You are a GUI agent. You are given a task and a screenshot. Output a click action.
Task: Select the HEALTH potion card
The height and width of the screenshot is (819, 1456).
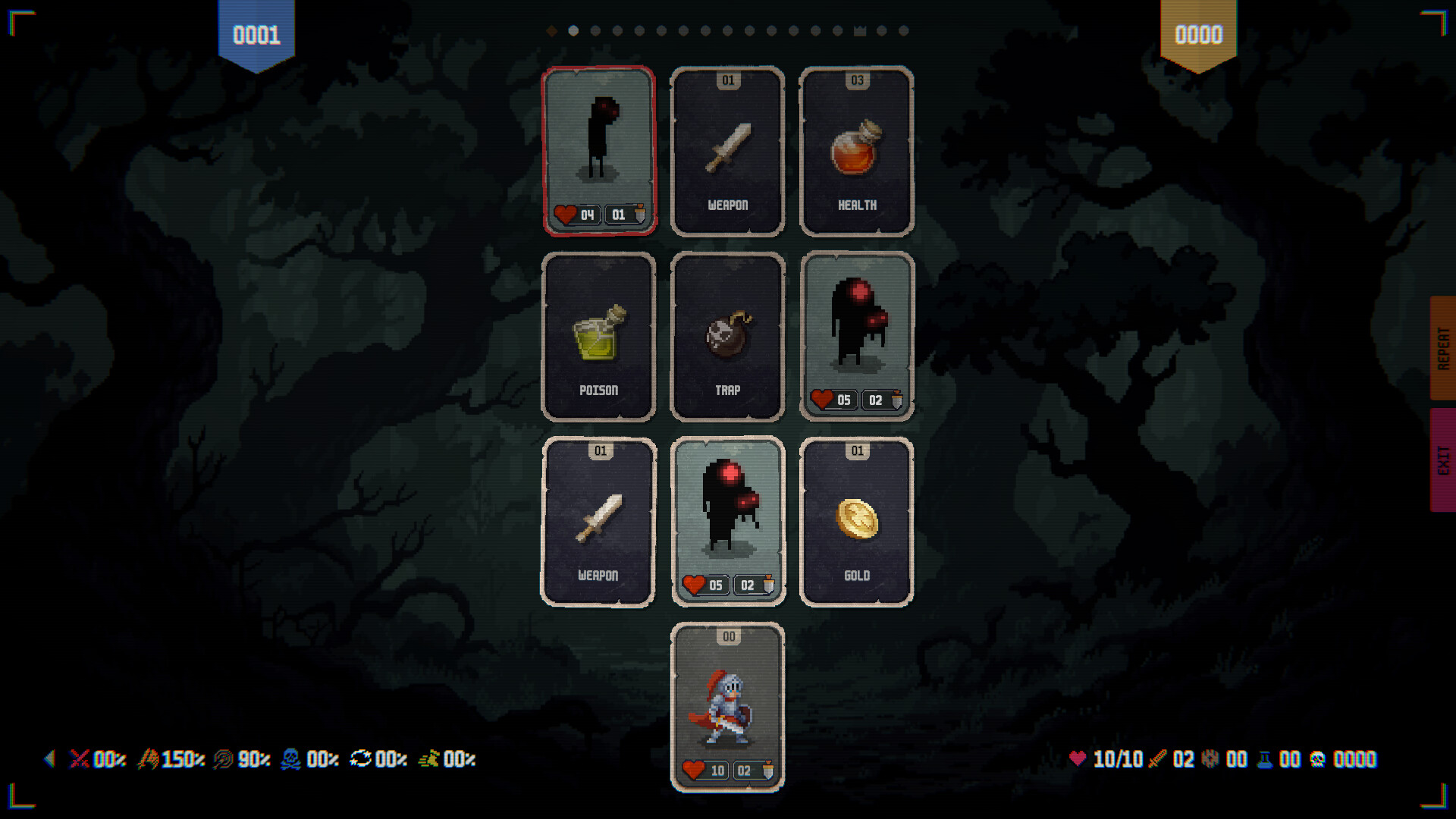coord(856,152)
